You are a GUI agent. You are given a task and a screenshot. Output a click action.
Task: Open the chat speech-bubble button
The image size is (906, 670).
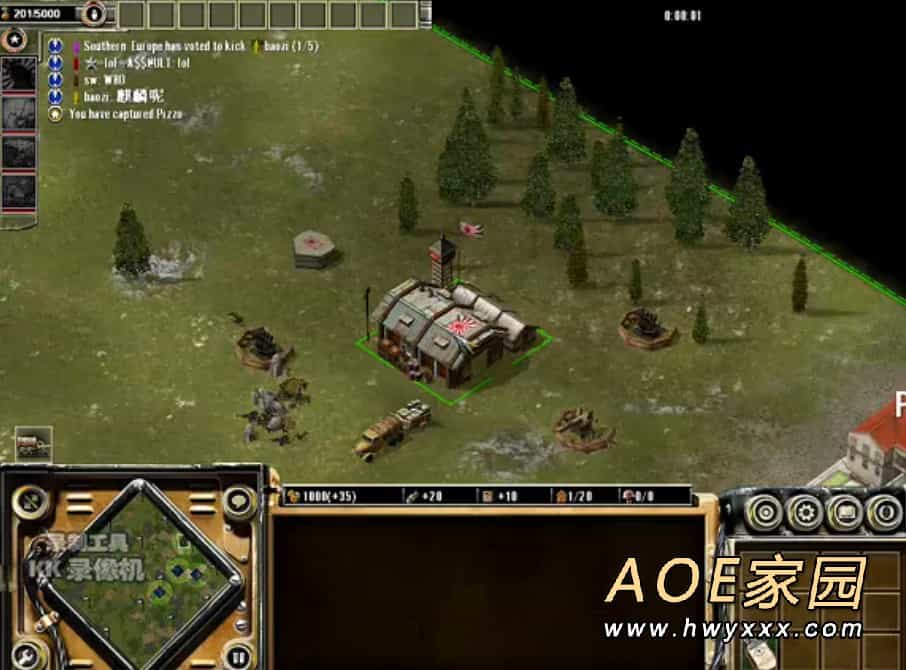coord(240,498)
